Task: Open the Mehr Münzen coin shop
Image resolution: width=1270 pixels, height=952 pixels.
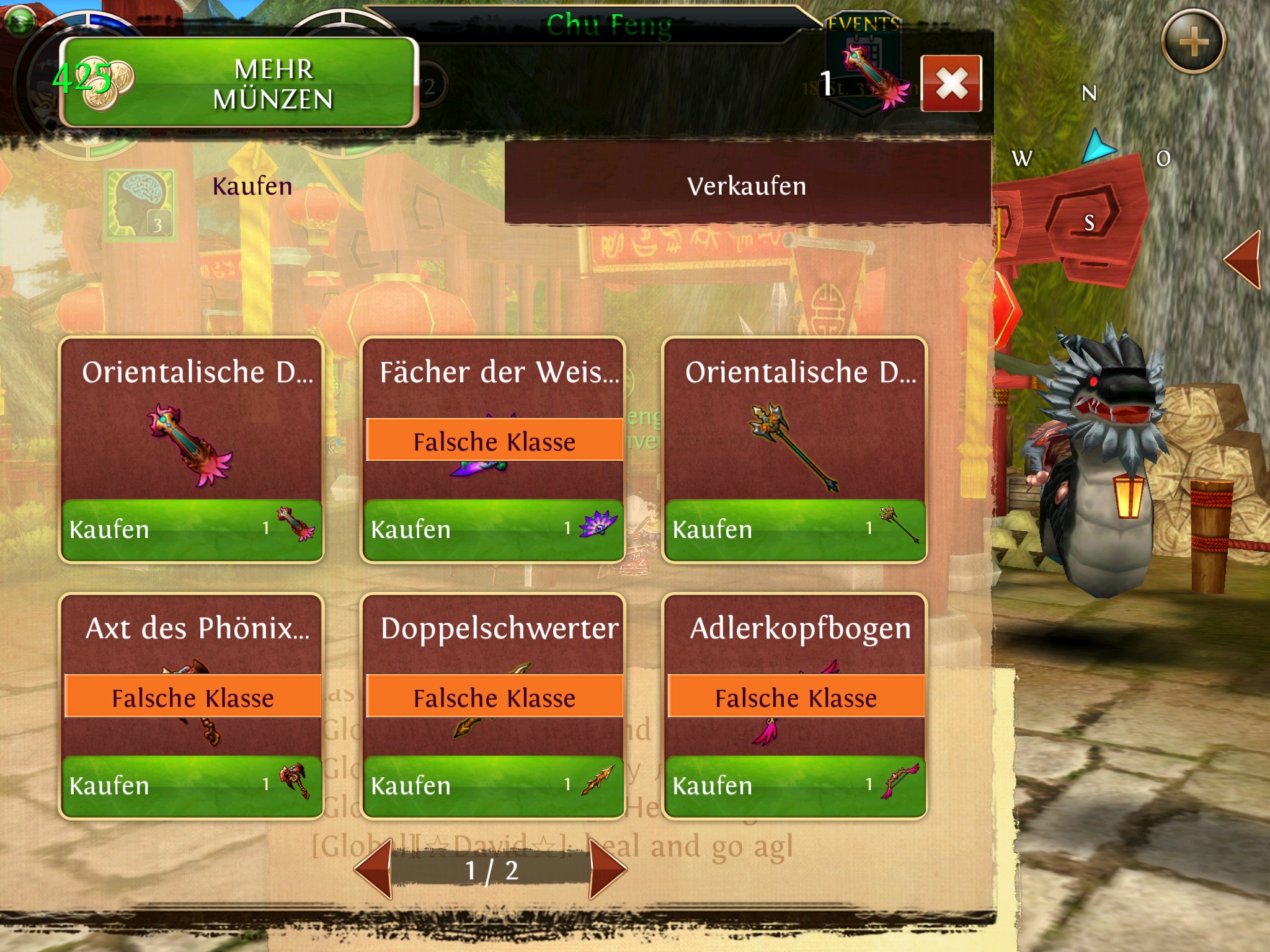Action: coord(239,82)
